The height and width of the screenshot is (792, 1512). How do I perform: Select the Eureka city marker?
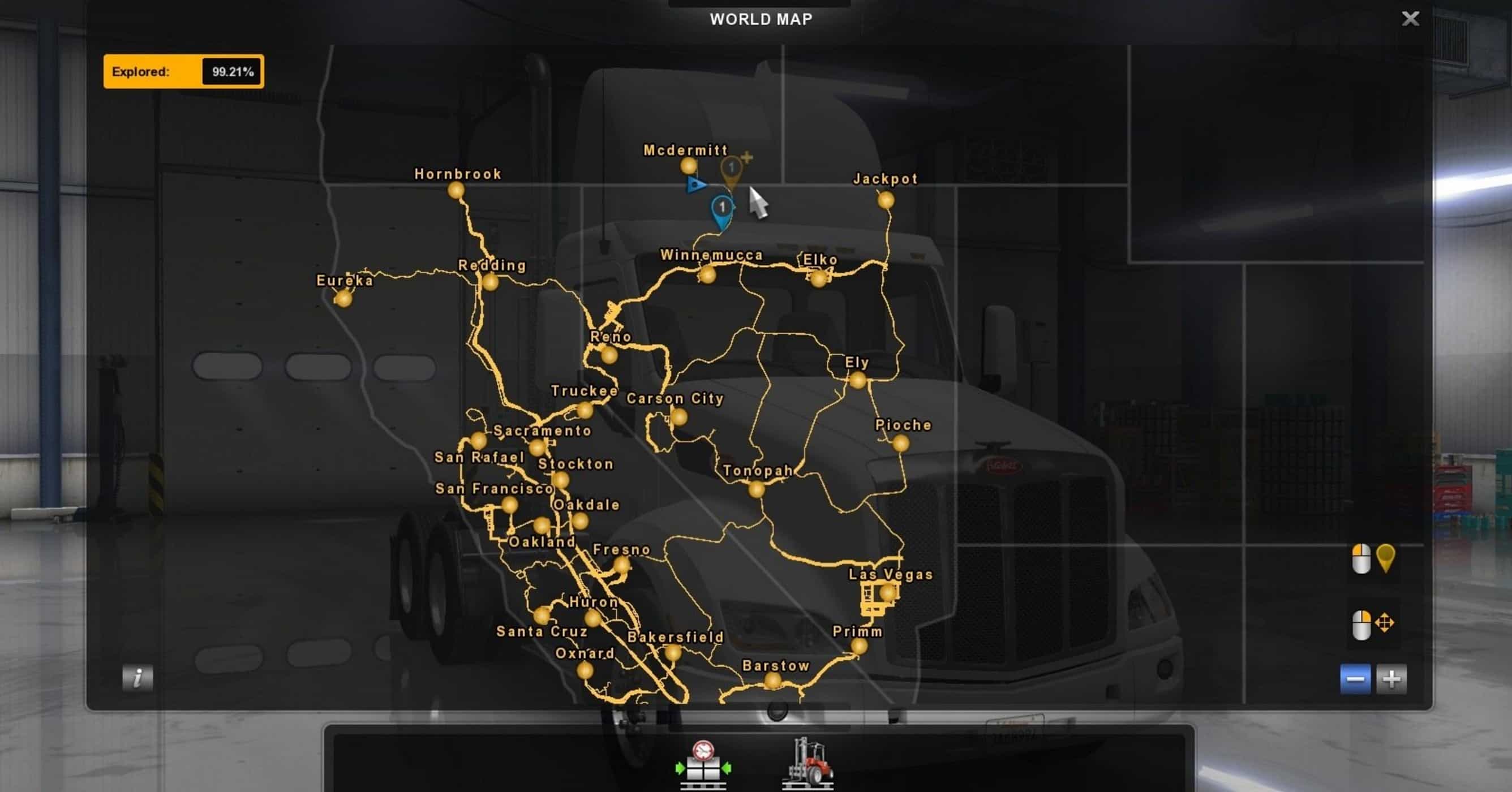[343, 299]
